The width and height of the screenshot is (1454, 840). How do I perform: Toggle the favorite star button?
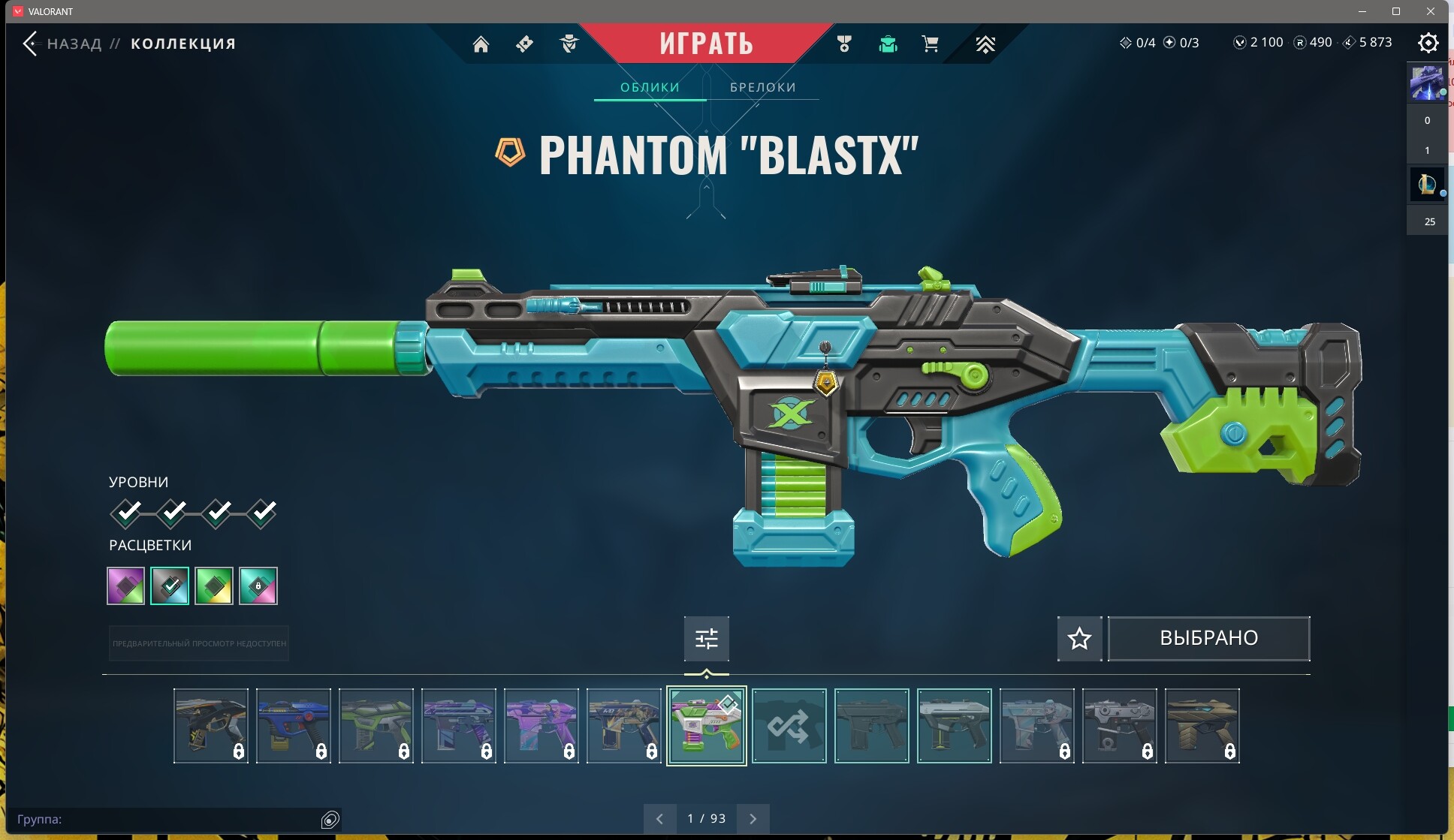click(x=1079, y=639)
